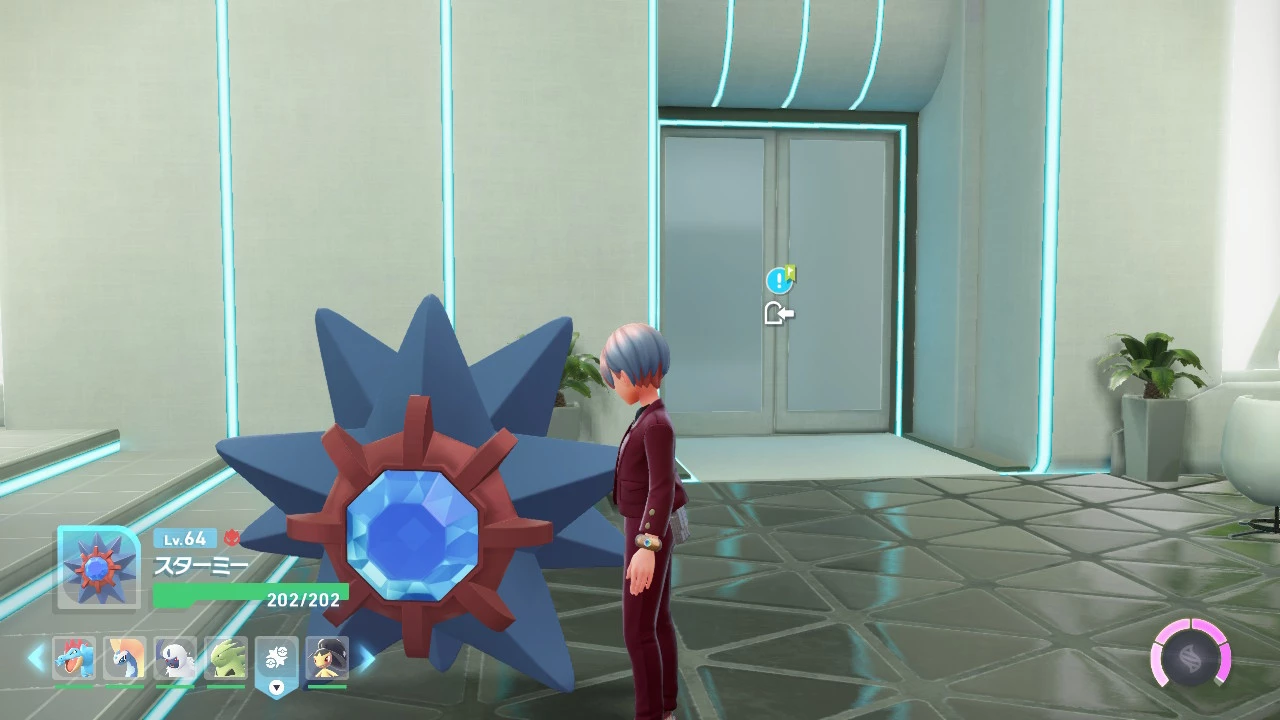
Task: Click the blue exclamation objective marker
Action: 779,281
